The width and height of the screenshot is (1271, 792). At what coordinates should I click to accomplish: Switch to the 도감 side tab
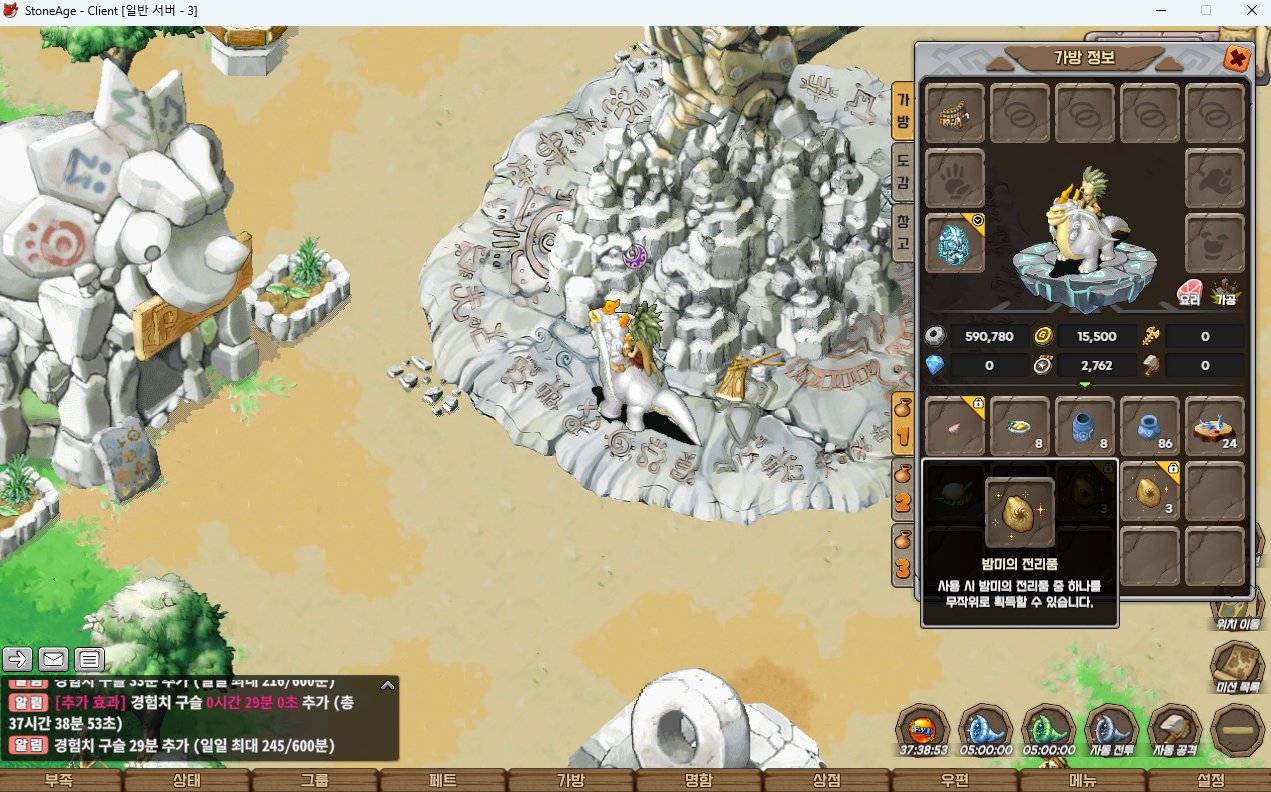click(902, 172)
